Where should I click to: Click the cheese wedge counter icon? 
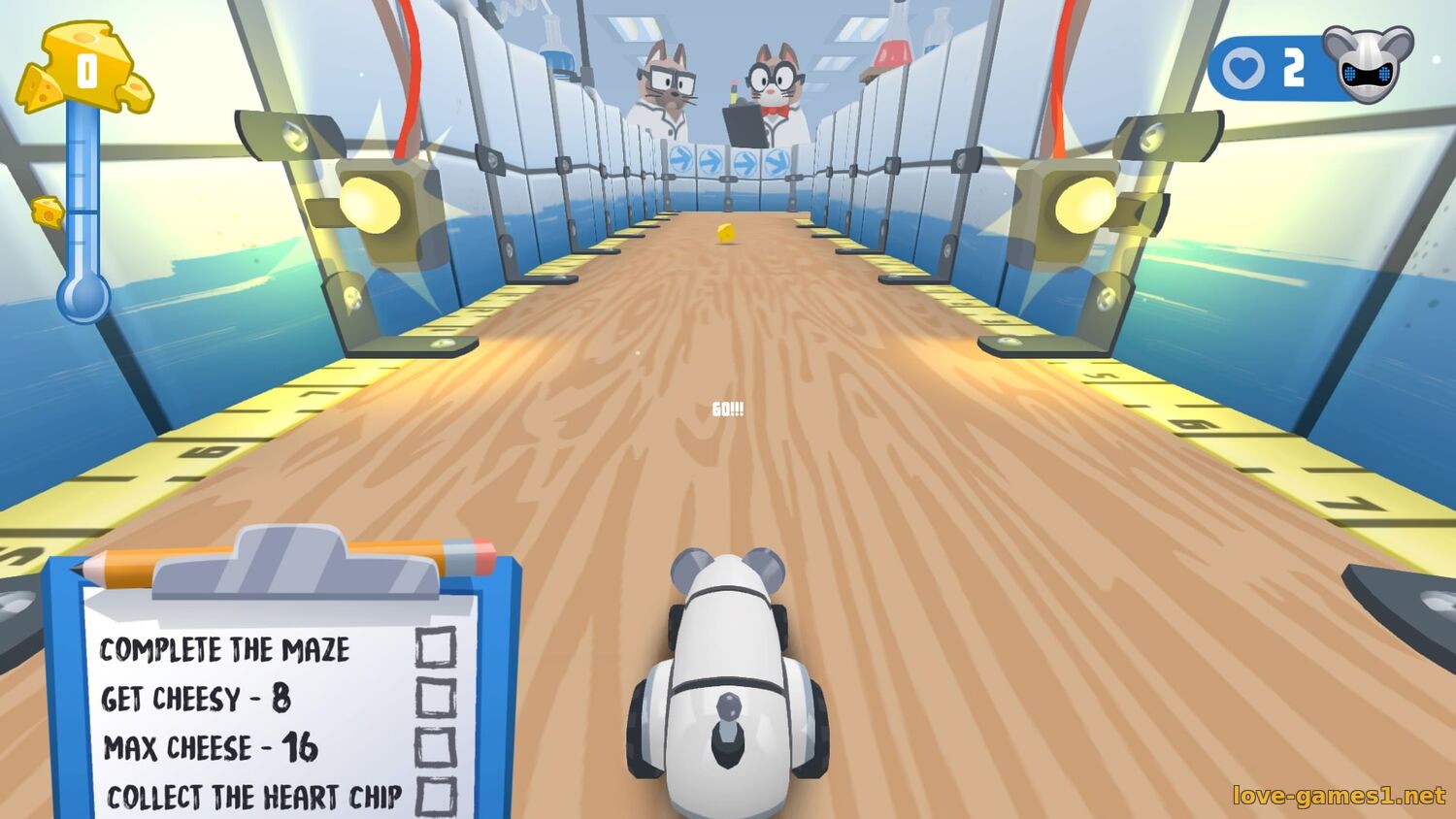(x=85, y=70)
